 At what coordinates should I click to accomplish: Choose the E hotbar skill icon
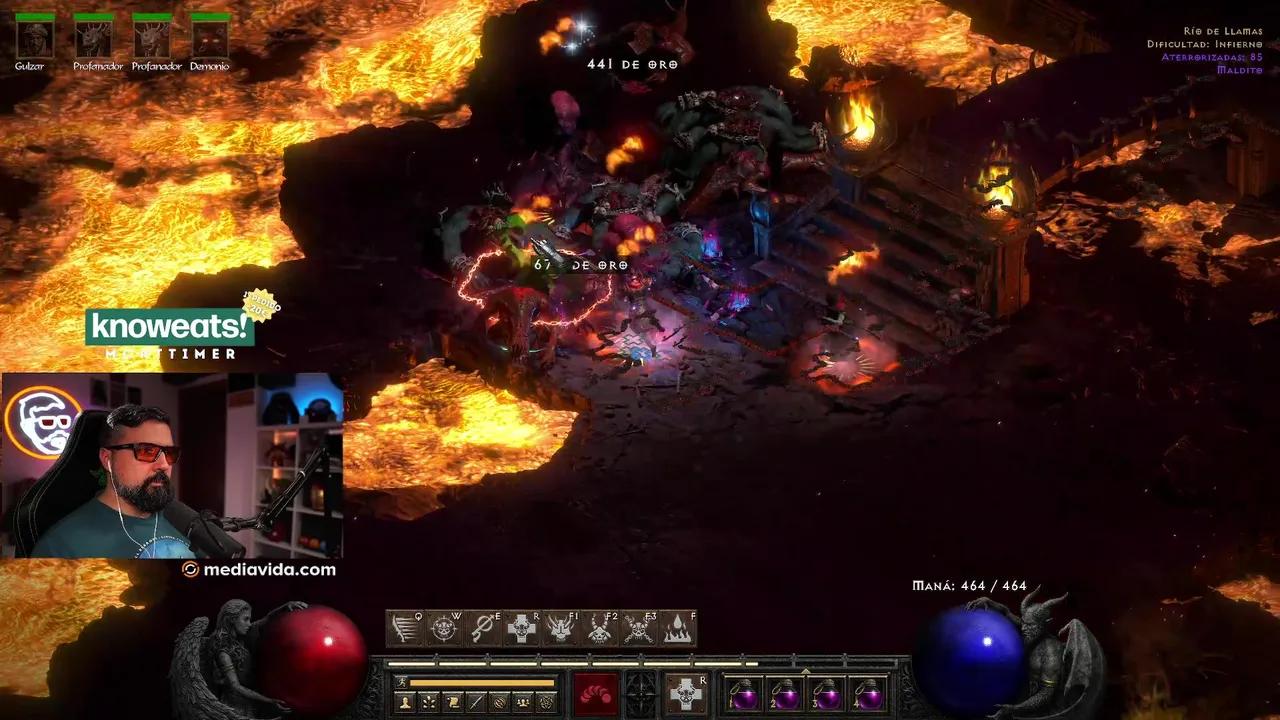[x=484, y=628]
